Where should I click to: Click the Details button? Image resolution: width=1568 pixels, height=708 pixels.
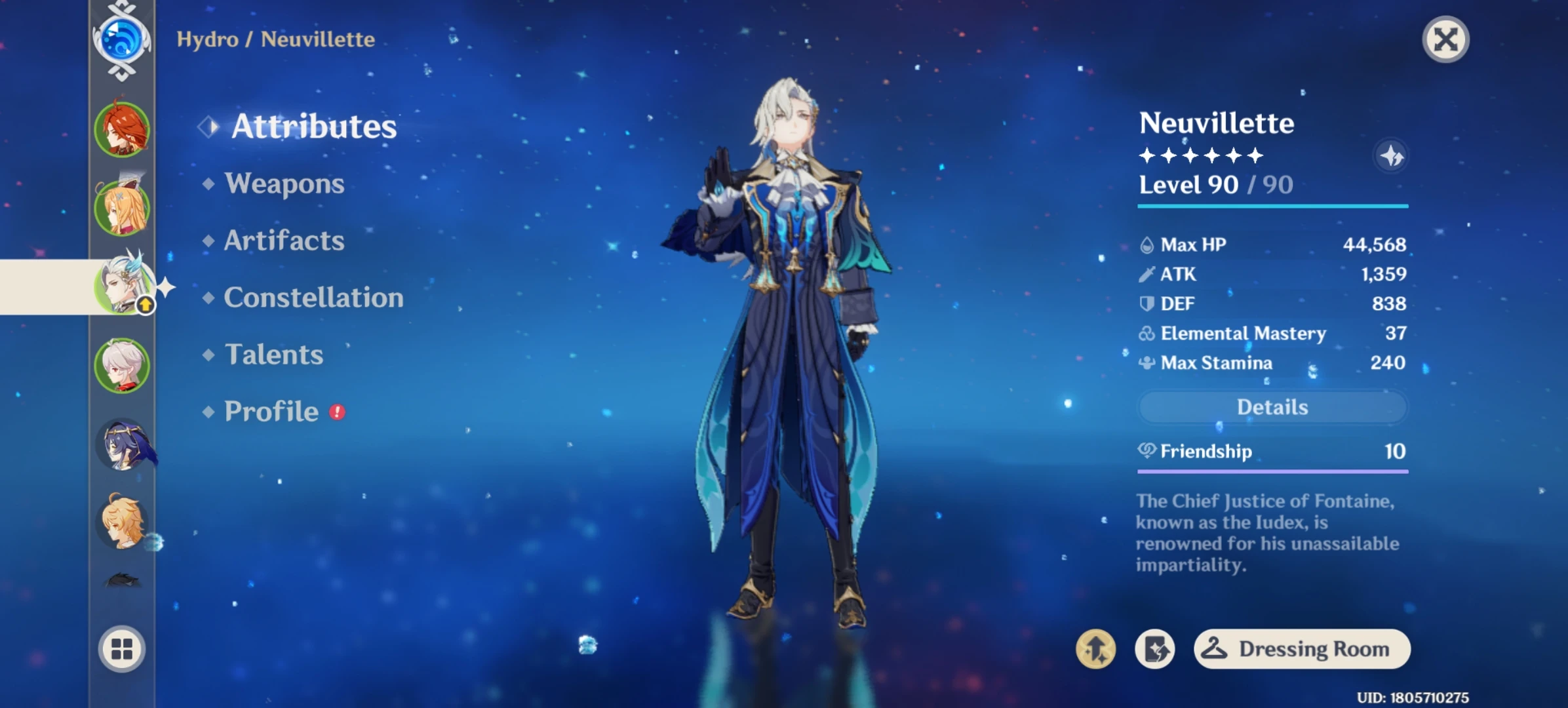[x=1272, y=406]
